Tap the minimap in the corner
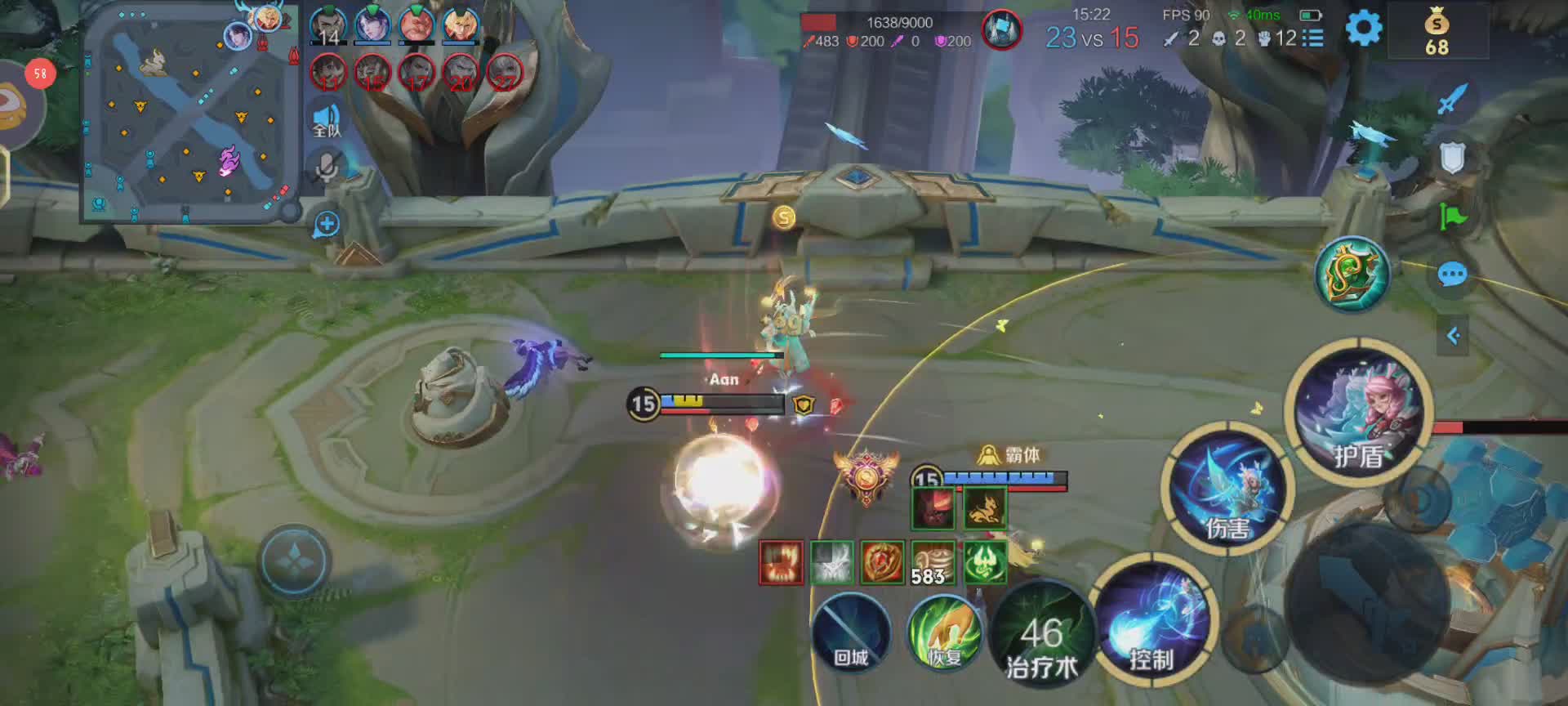The width and height of the screenshot is (1568, 706). click(x=189, y=114)
